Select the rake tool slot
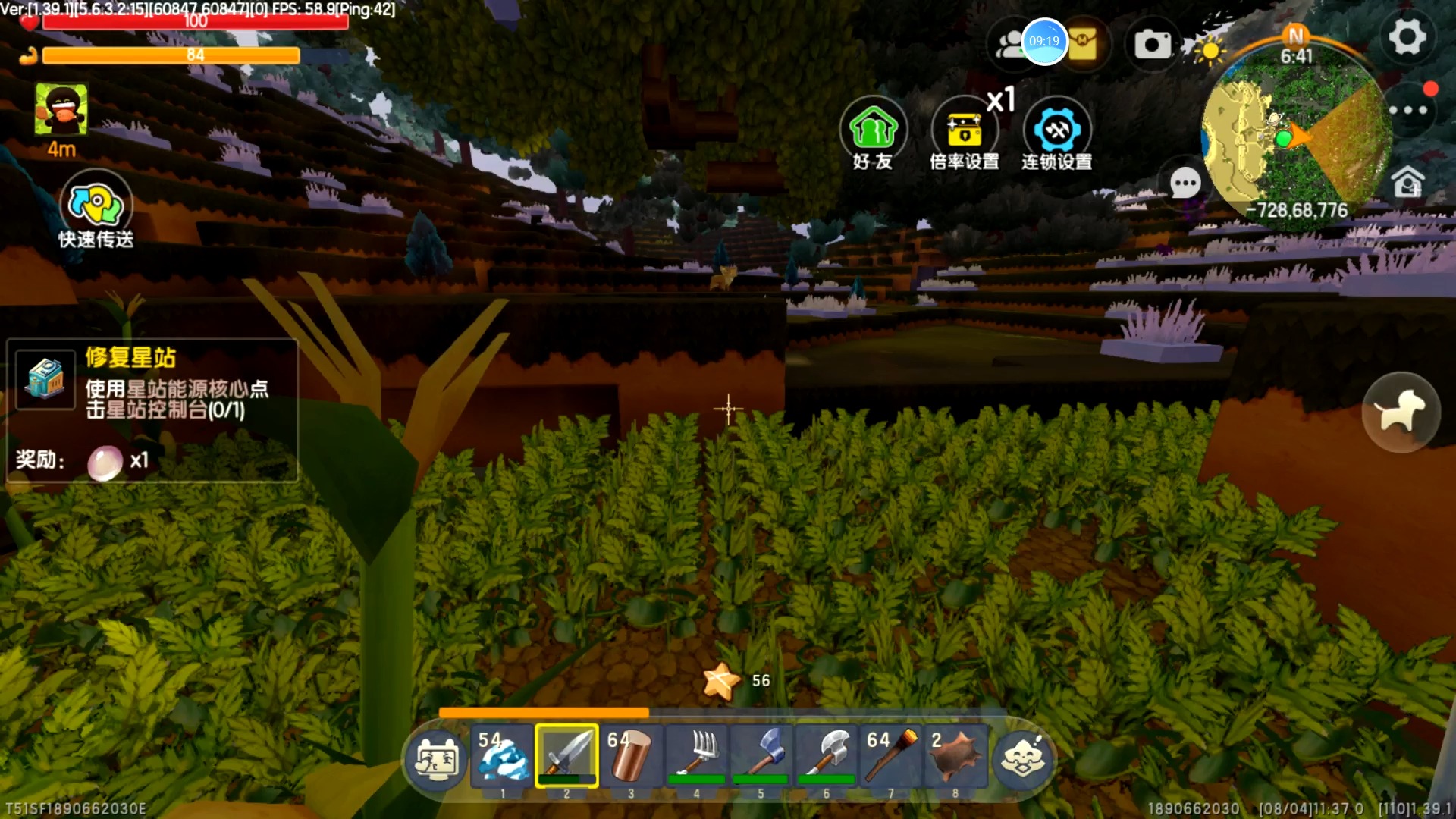 click(x=696, y=756)
